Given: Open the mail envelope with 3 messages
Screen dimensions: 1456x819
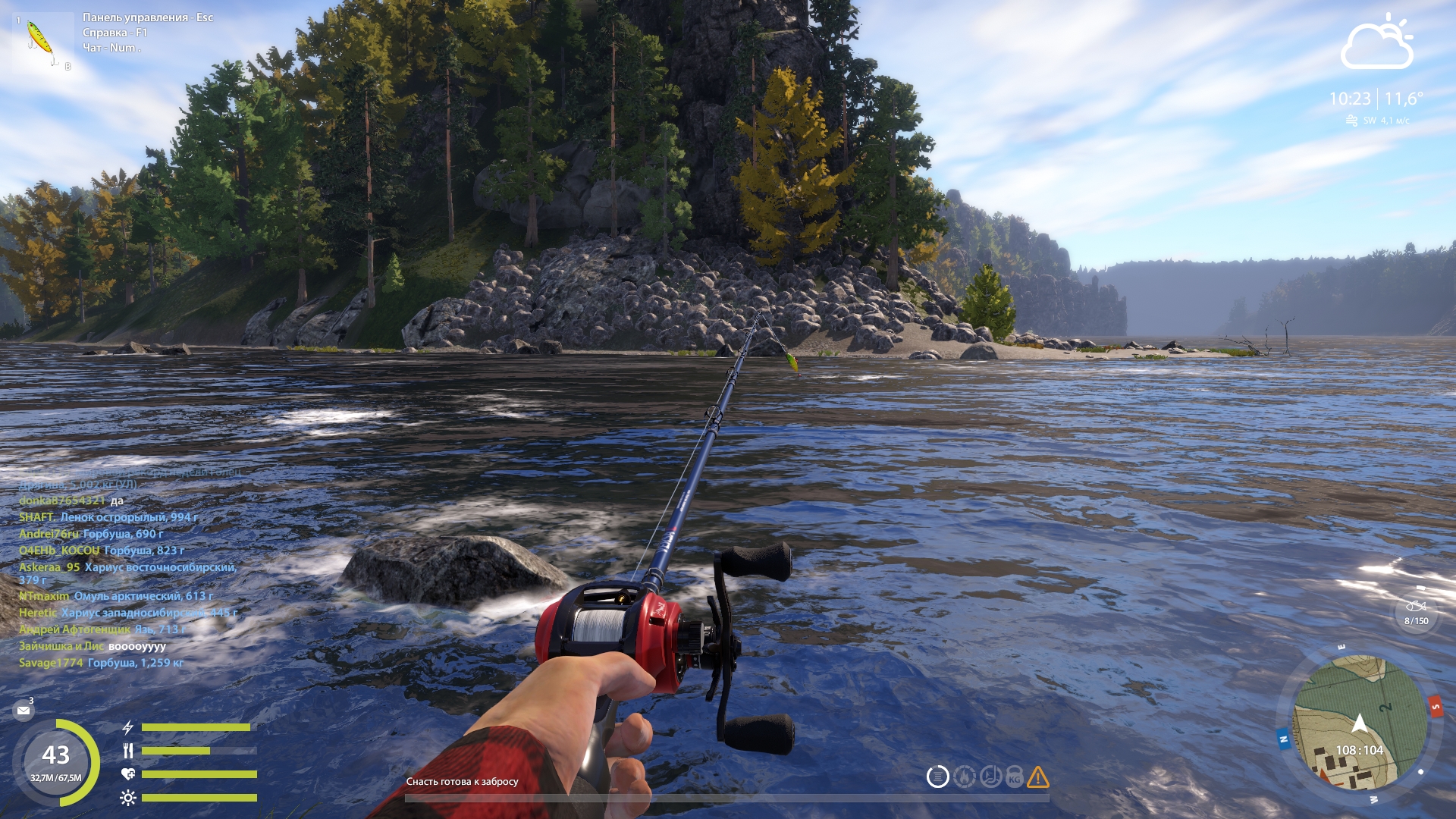Looking at the screenshot, I should pyautogui.click(x=24, y=711).
